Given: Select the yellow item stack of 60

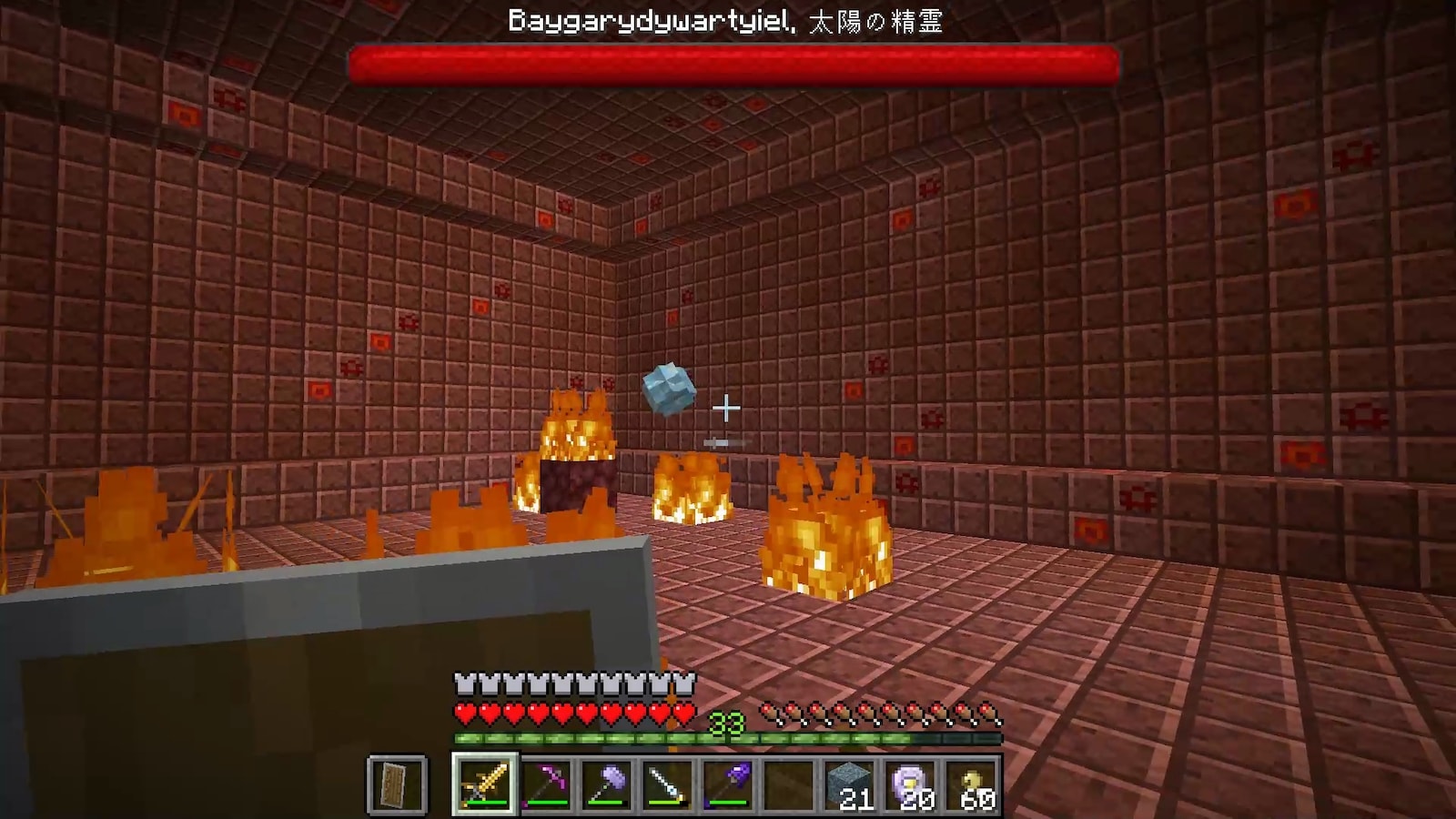Looking at the screenshot, I should (972, 784).
